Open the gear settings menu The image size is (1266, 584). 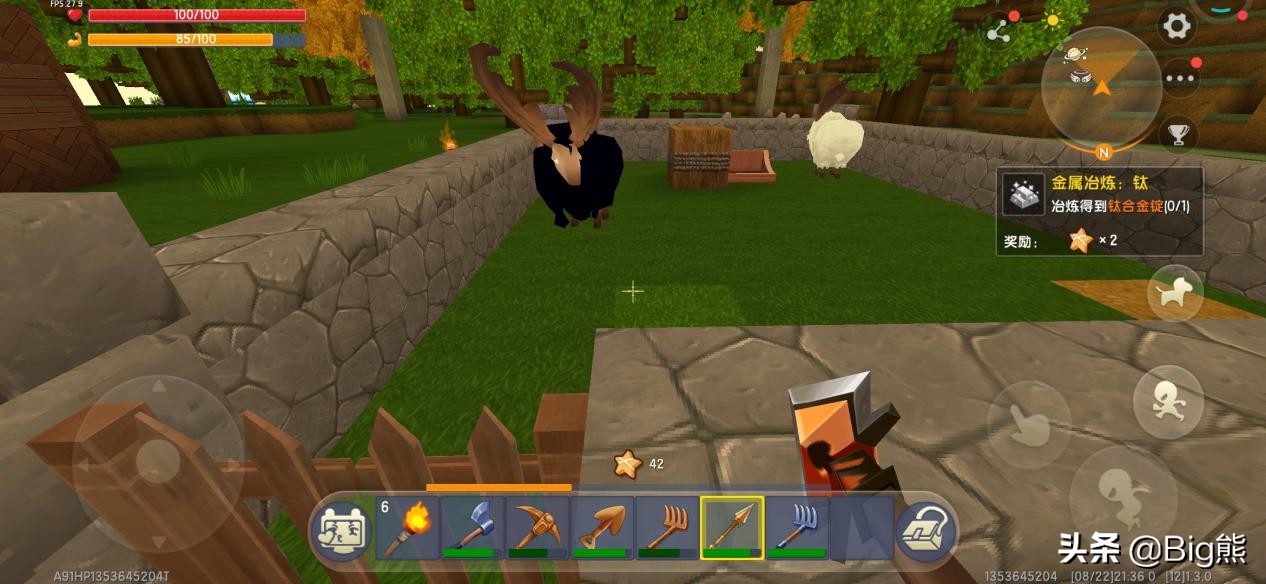[x=1178, y=27]
